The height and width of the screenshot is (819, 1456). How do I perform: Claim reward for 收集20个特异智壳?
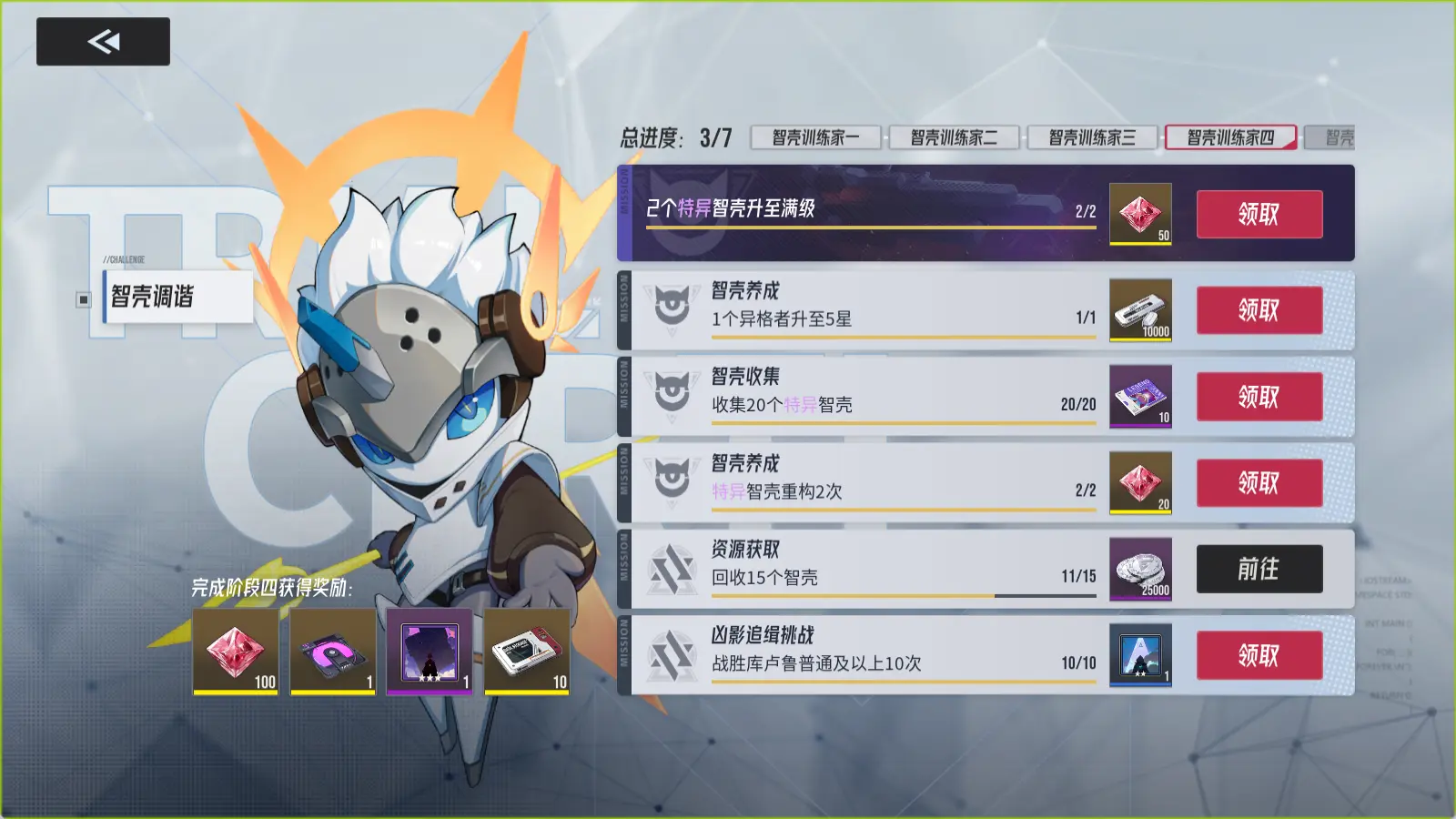1259,397
